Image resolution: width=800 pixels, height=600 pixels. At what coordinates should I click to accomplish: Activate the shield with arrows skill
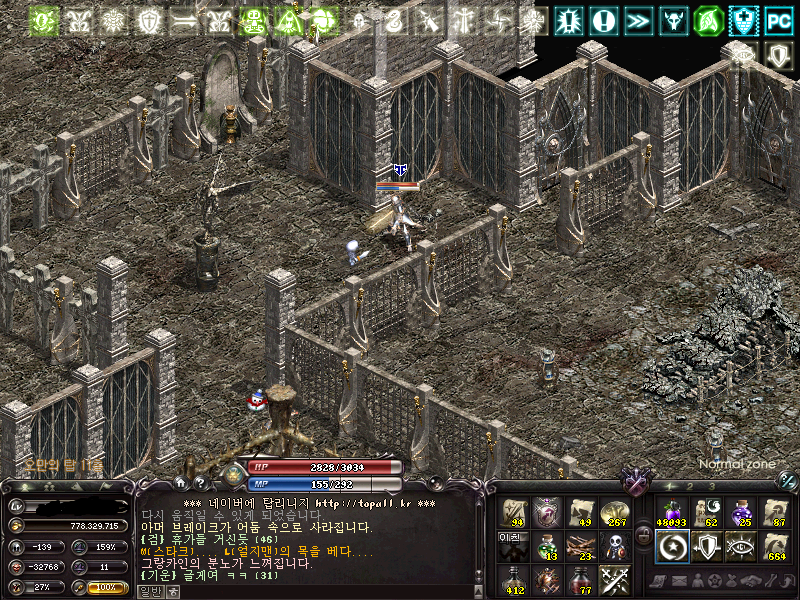point(705,545)
